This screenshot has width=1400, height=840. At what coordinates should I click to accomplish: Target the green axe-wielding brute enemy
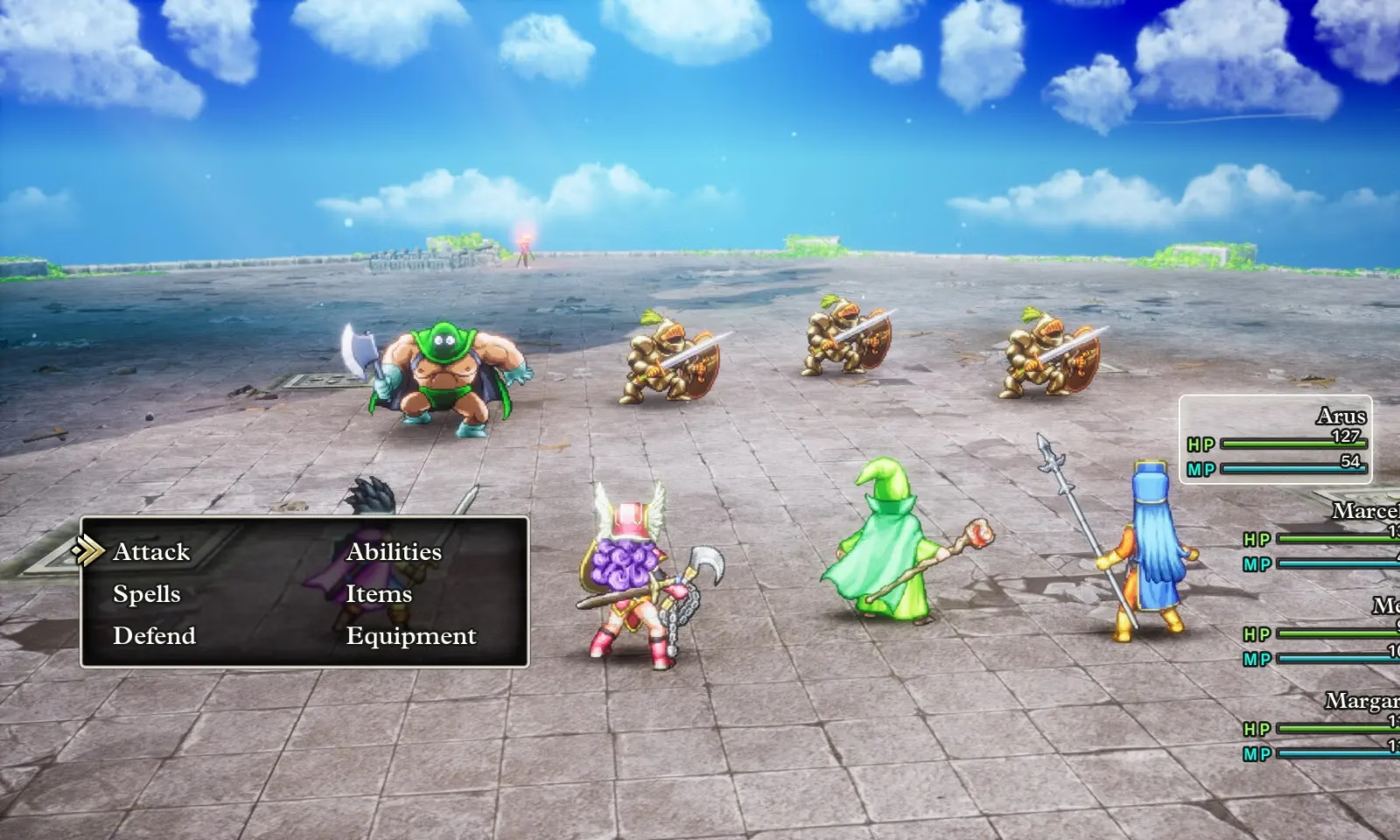tap(446, 376)
